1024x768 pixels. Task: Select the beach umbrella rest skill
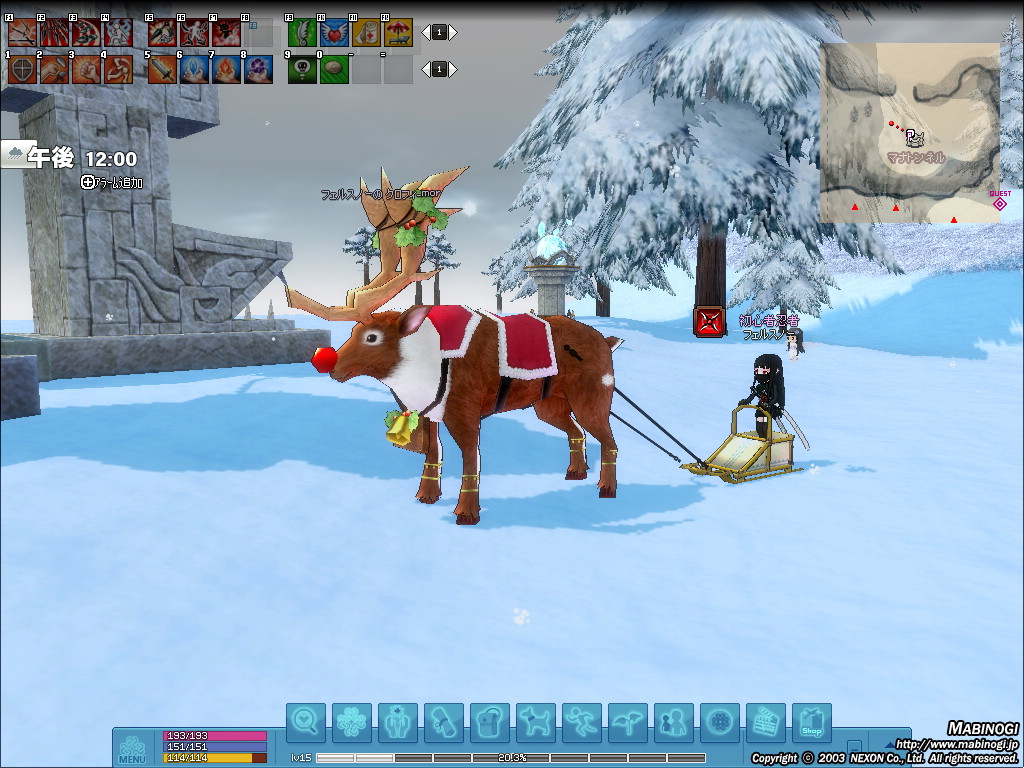[x=398, y=33]
